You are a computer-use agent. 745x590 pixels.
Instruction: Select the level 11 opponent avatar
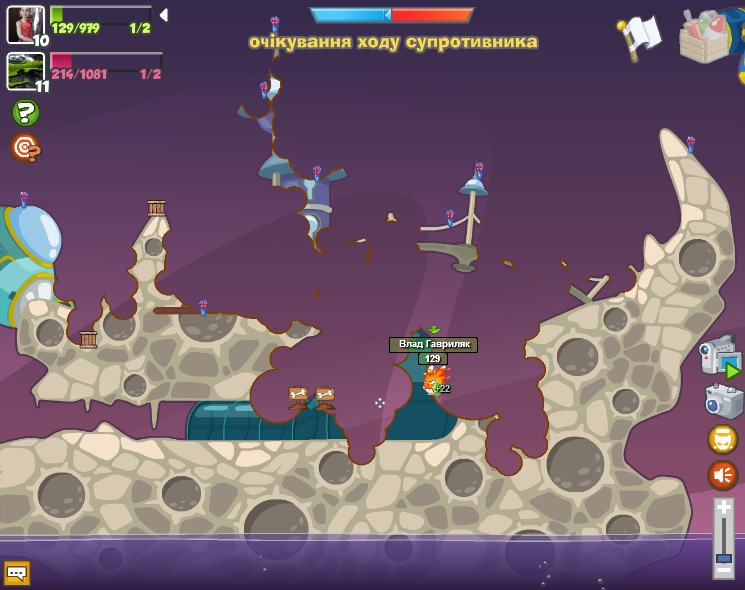tap(24, 71)
